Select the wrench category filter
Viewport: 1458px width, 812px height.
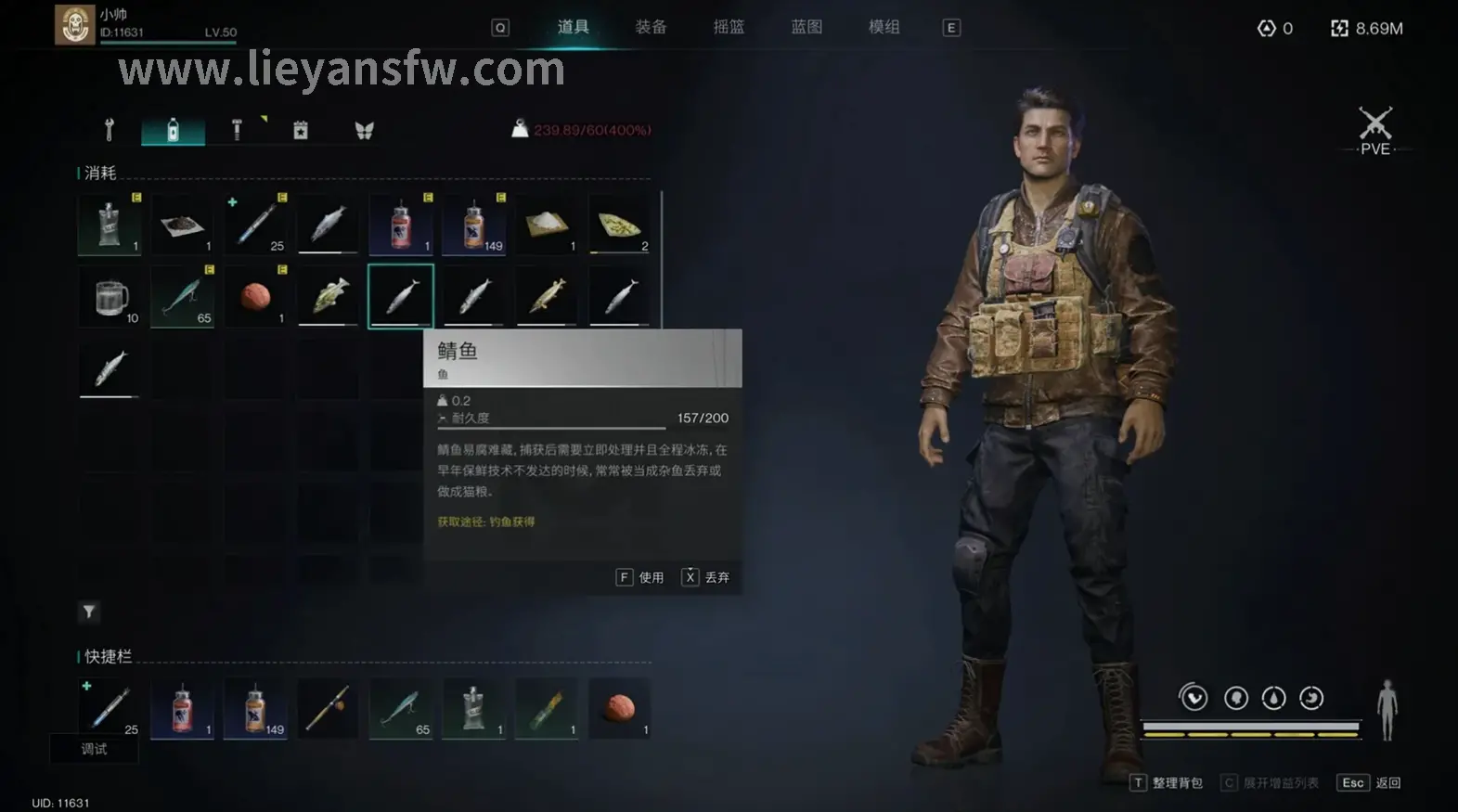click(110, 130)
